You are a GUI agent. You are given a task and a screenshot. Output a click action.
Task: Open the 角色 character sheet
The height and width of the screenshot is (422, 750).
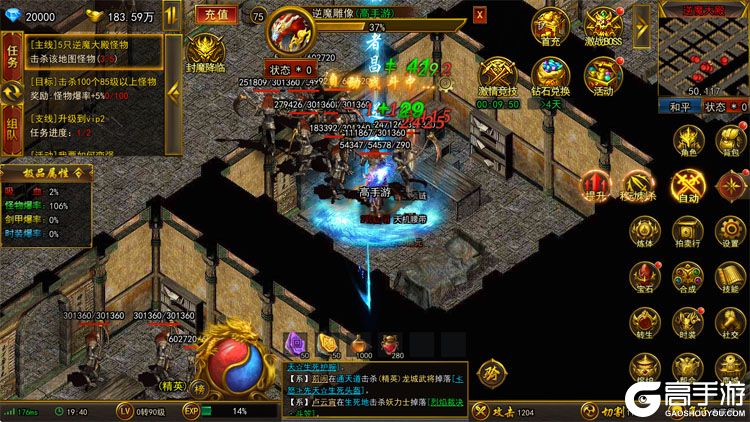[x=688, y=141]
